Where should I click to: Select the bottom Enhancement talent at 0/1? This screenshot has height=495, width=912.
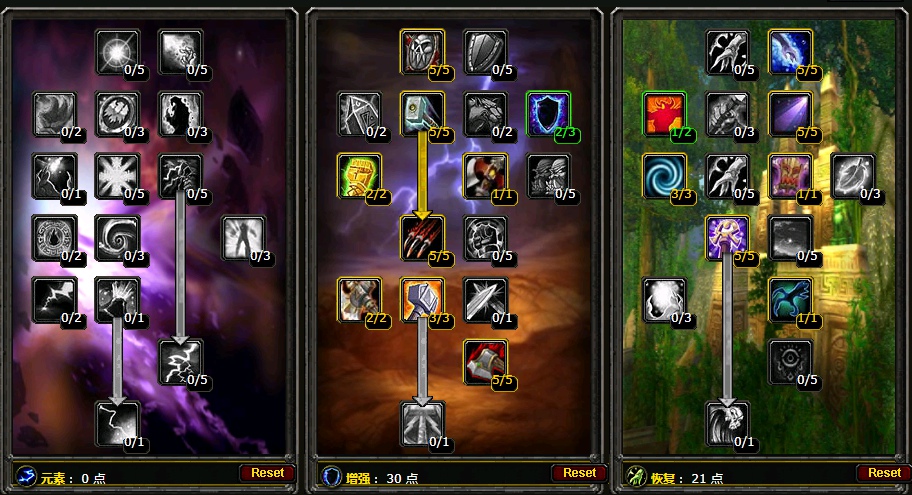tap(422, 423)
